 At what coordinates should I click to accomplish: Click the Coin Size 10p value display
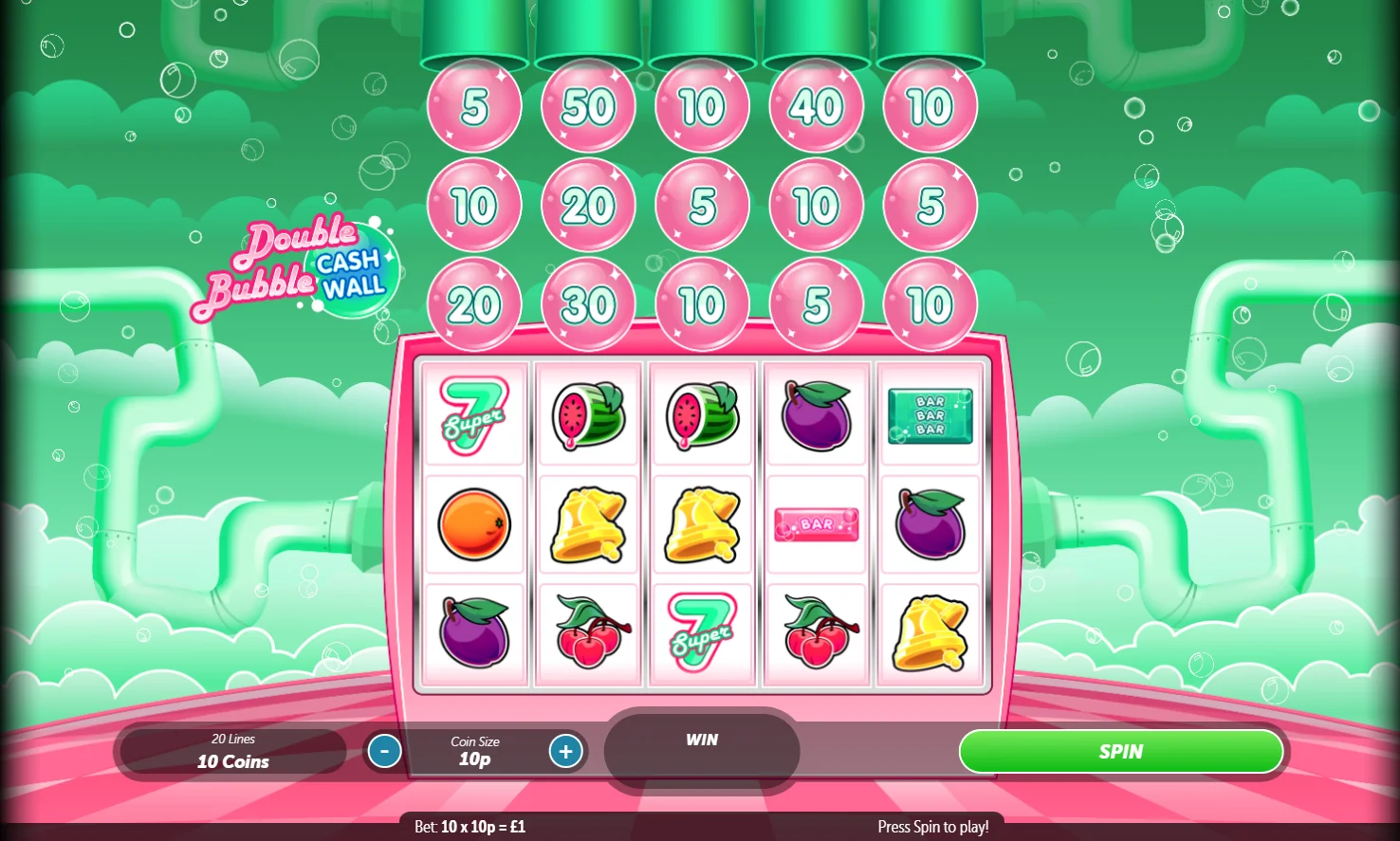[473, 751]
